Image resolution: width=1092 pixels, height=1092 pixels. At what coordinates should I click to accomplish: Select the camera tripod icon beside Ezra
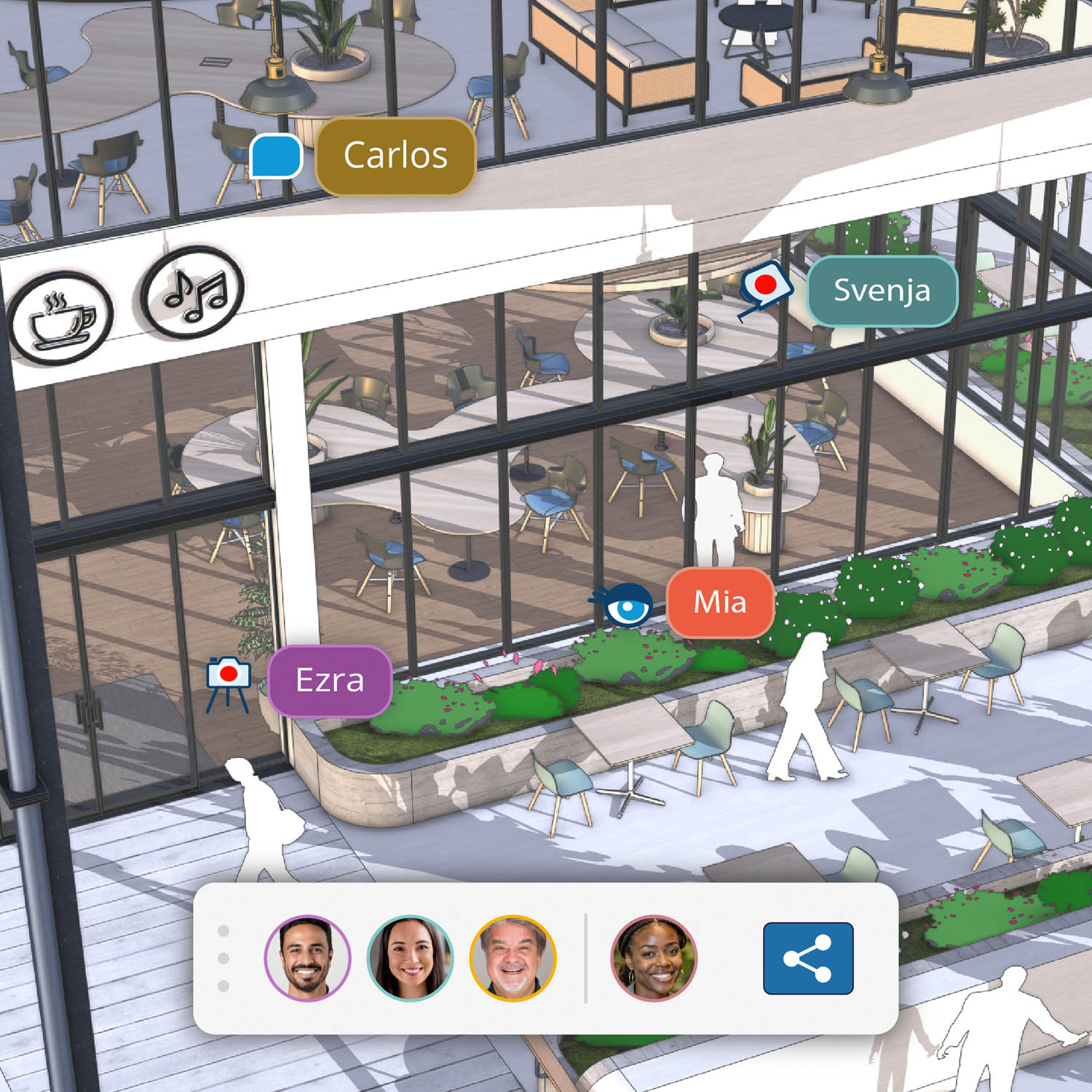point(228,682)
